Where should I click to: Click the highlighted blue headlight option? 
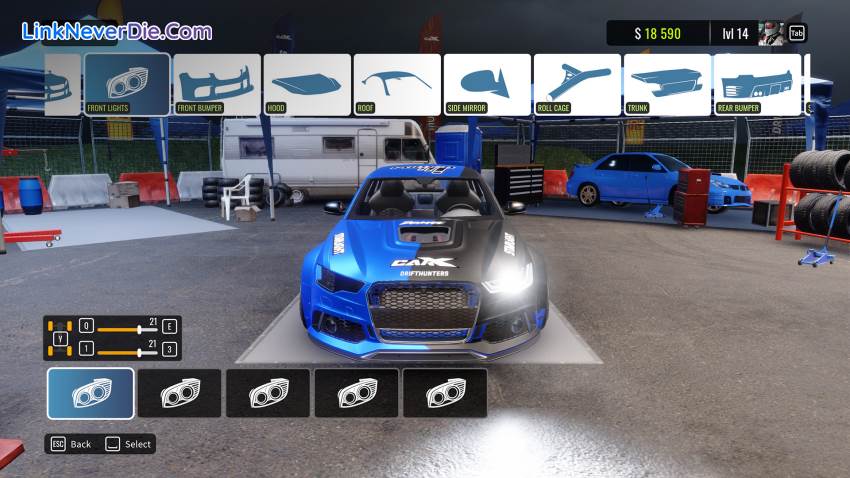90,393
